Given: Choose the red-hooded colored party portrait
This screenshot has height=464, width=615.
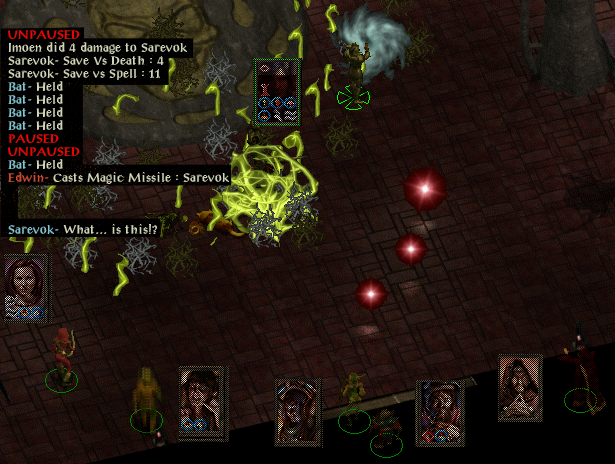Looking at the screenshot, I should (x=203, y=402).
